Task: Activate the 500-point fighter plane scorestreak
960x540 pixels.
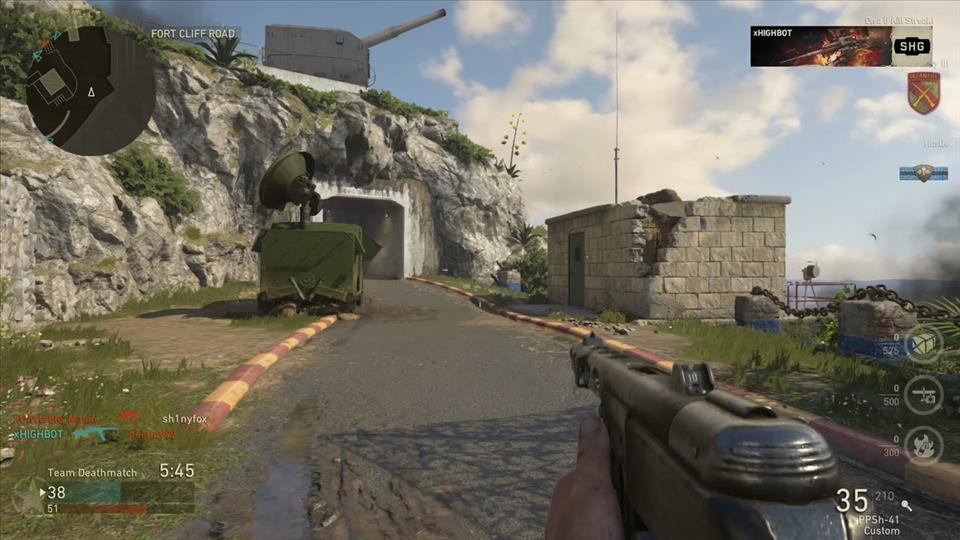Action: pyautogui.click(x=923, y=394)
